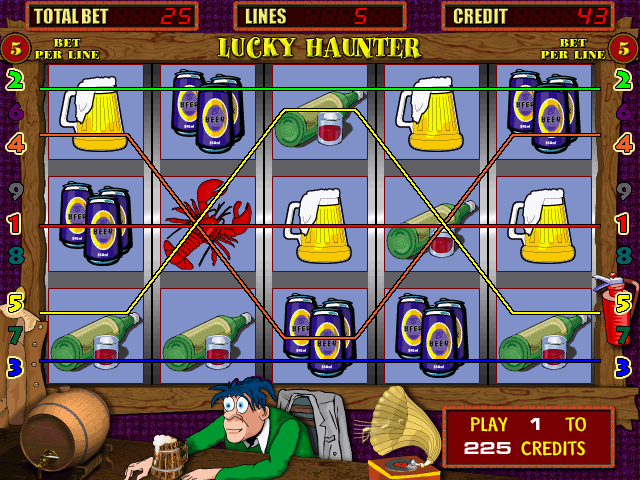640x480 pixels.
Task: Choose the purple line 6 marker on the right rail
Action: tap(624, 112)
